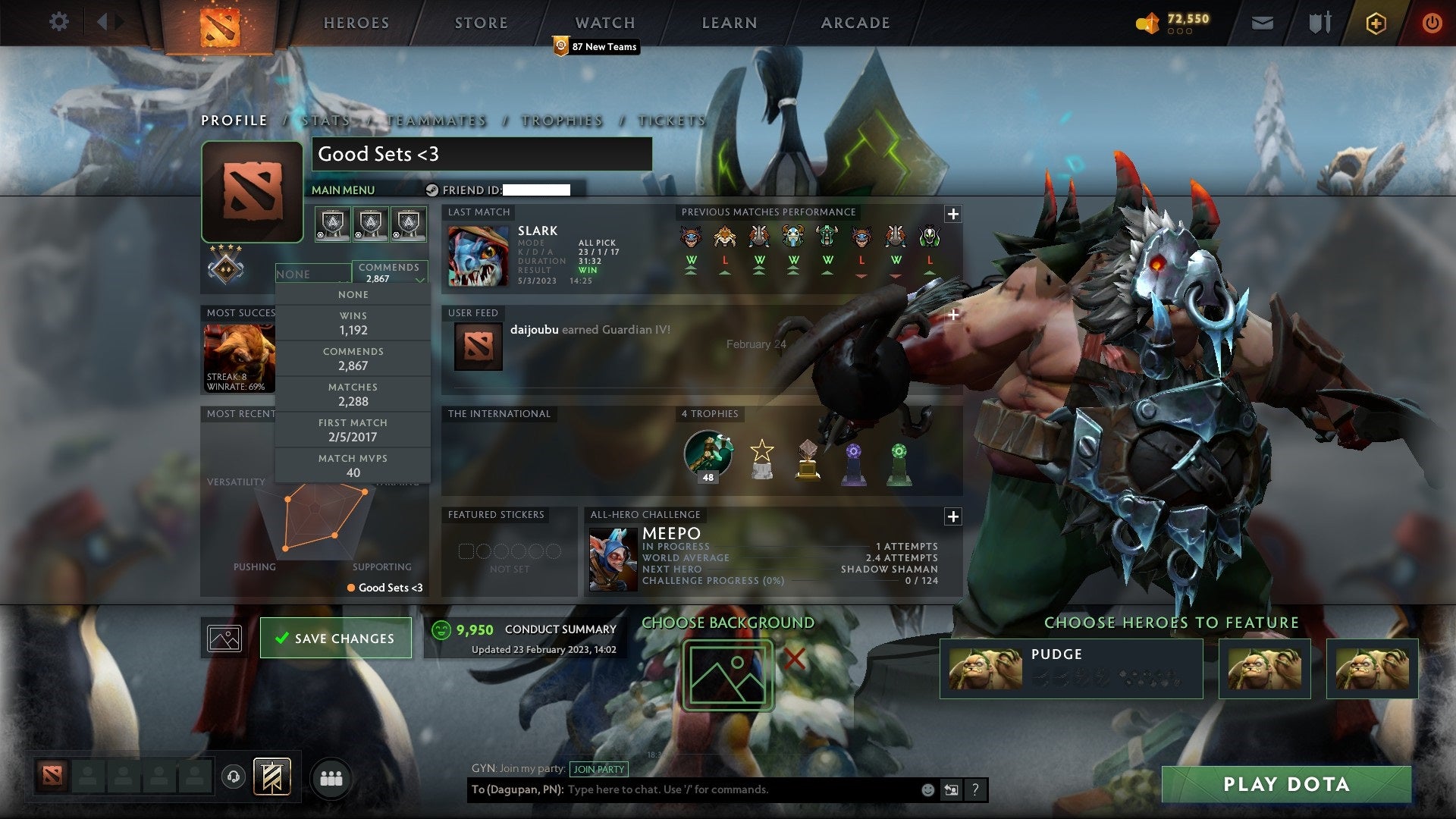The image size is (1456, 819).
Task: Switch to the Stats tab
Action: (x=325, y=120)
